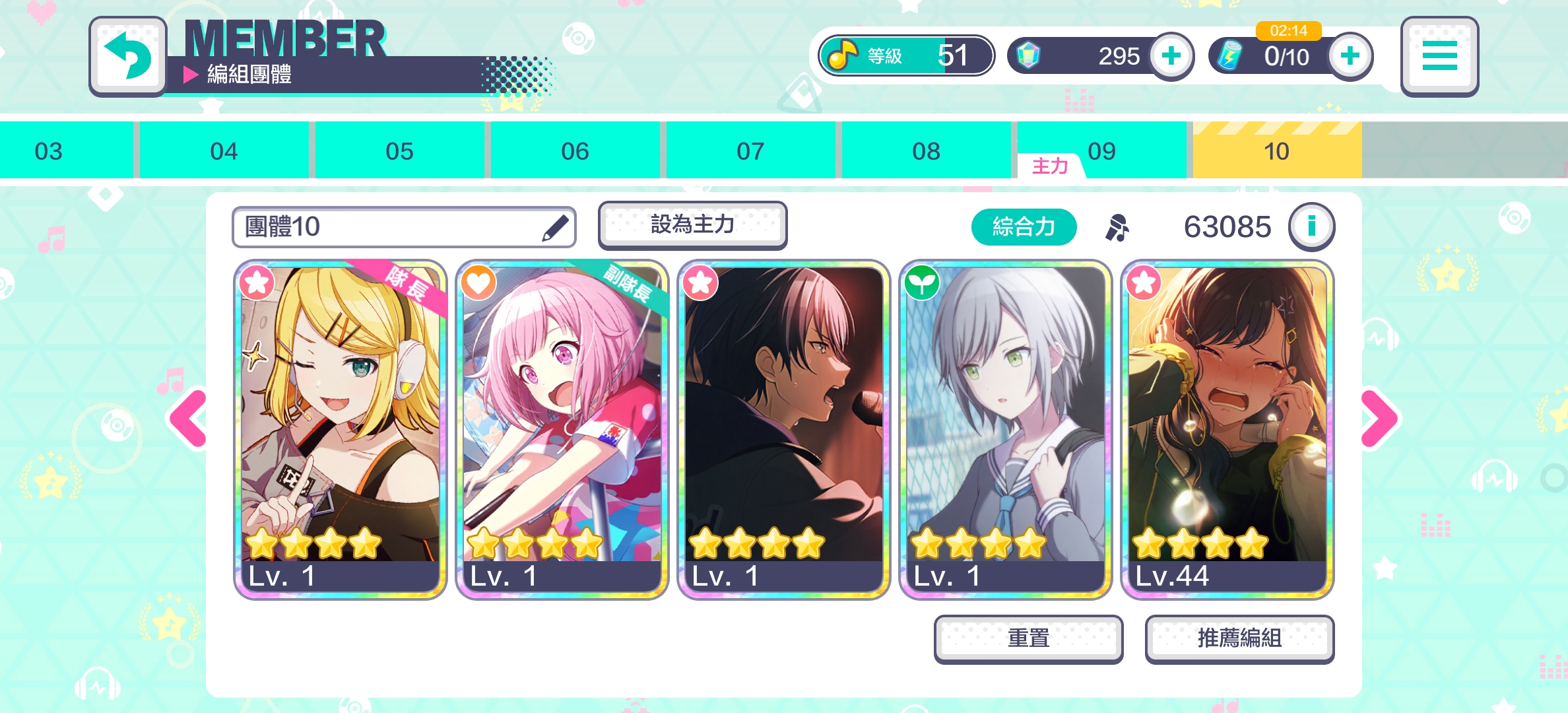1568x713 pixels.
Task: Switch to team tab 03
Action: click(49, 151)
